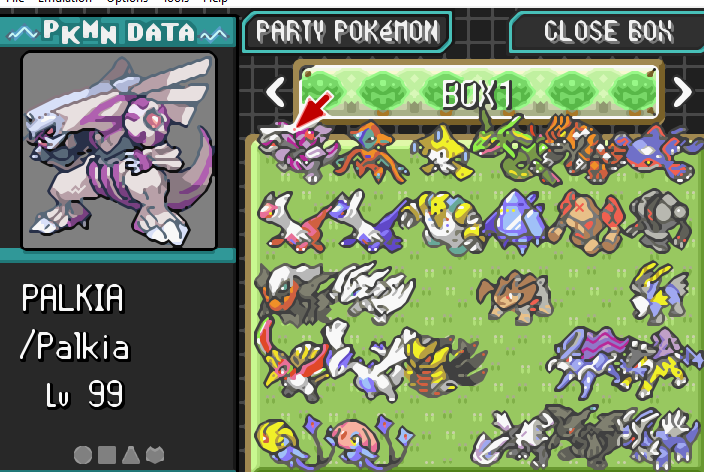Select the Rayquaza slot
This screenshot has height=472, width=704.
(514, 150)
